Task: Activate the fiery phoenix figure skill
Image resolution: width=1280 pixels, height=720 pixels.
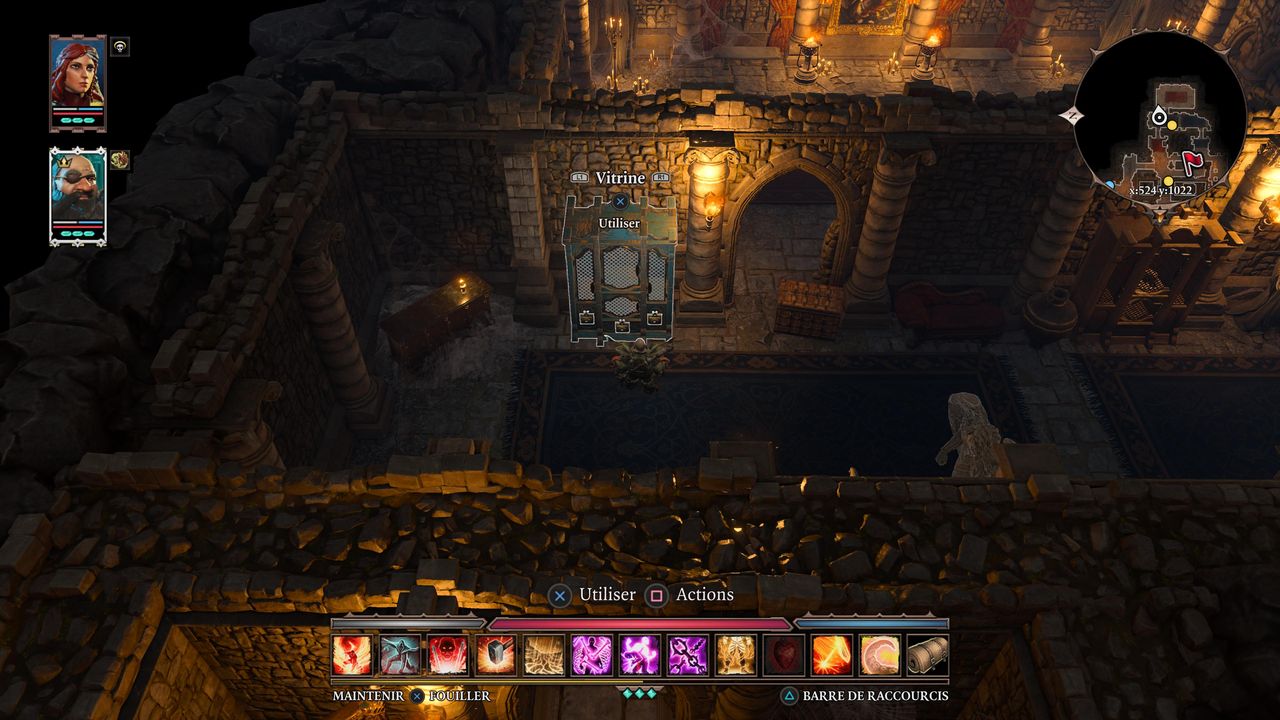Action: click(352, 655)
